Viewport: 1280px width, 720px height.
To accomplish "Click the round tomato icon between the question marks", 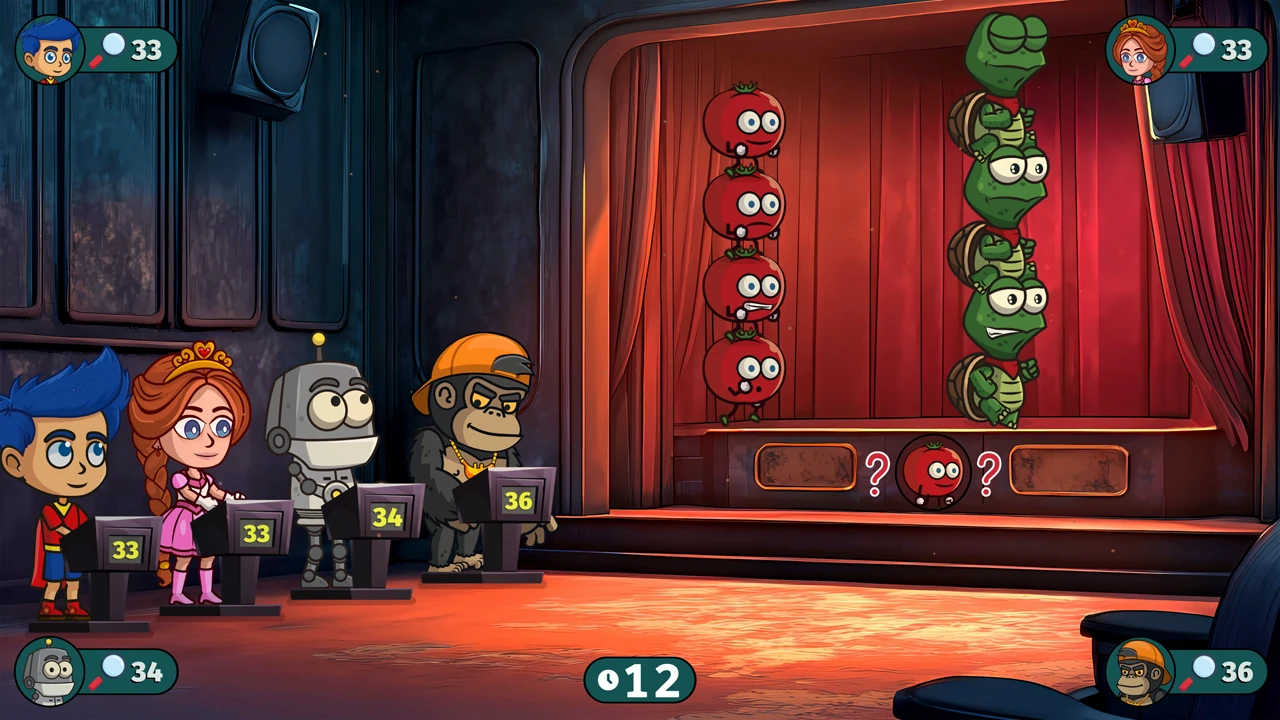I will coord(933,471).
